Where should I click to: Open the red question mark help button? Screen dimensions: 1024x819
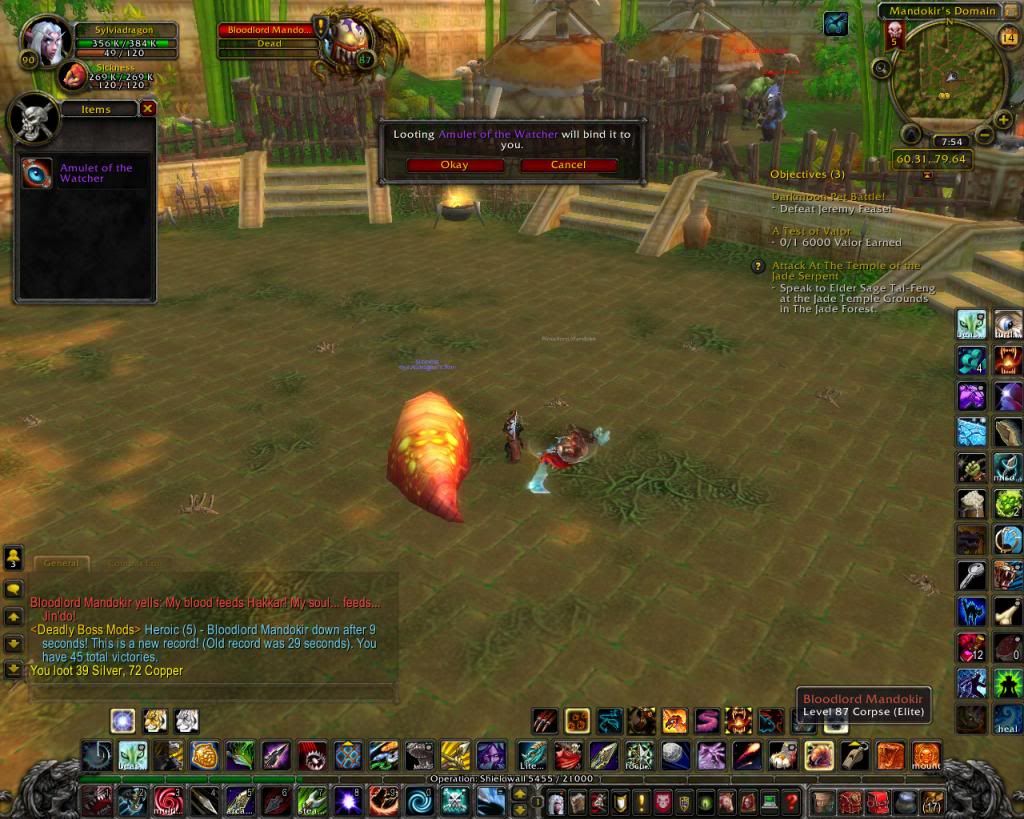click(x=791, y=802)
